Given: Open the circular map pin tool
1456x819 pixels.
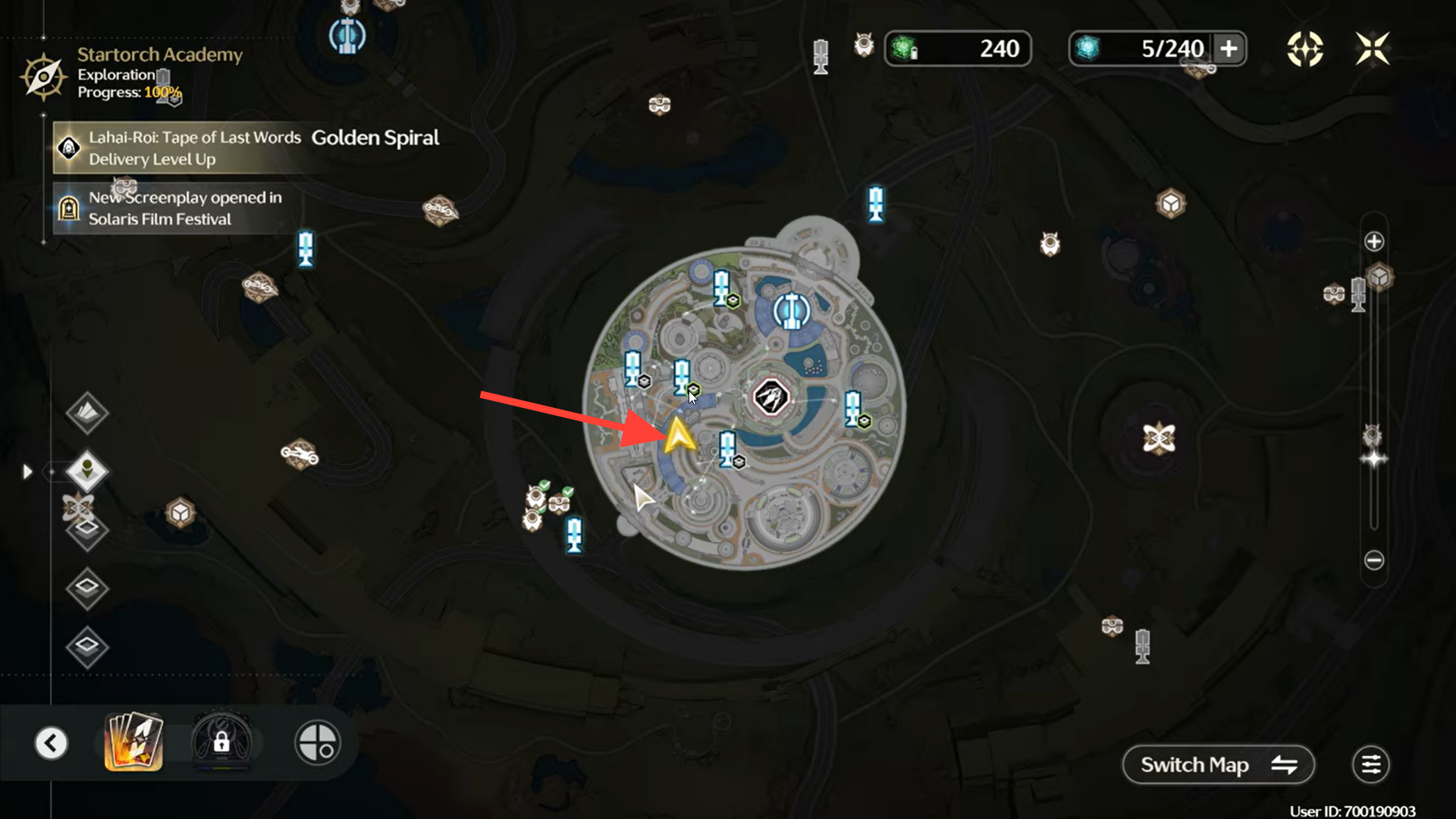Looking at the screenshot, I should (x=318, y=742).
